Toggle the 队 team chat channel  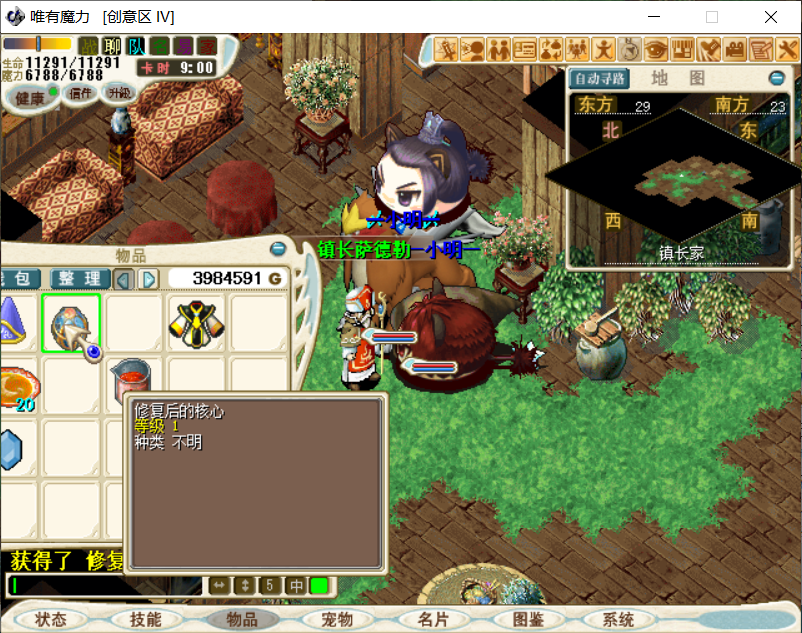click(136, 46)
